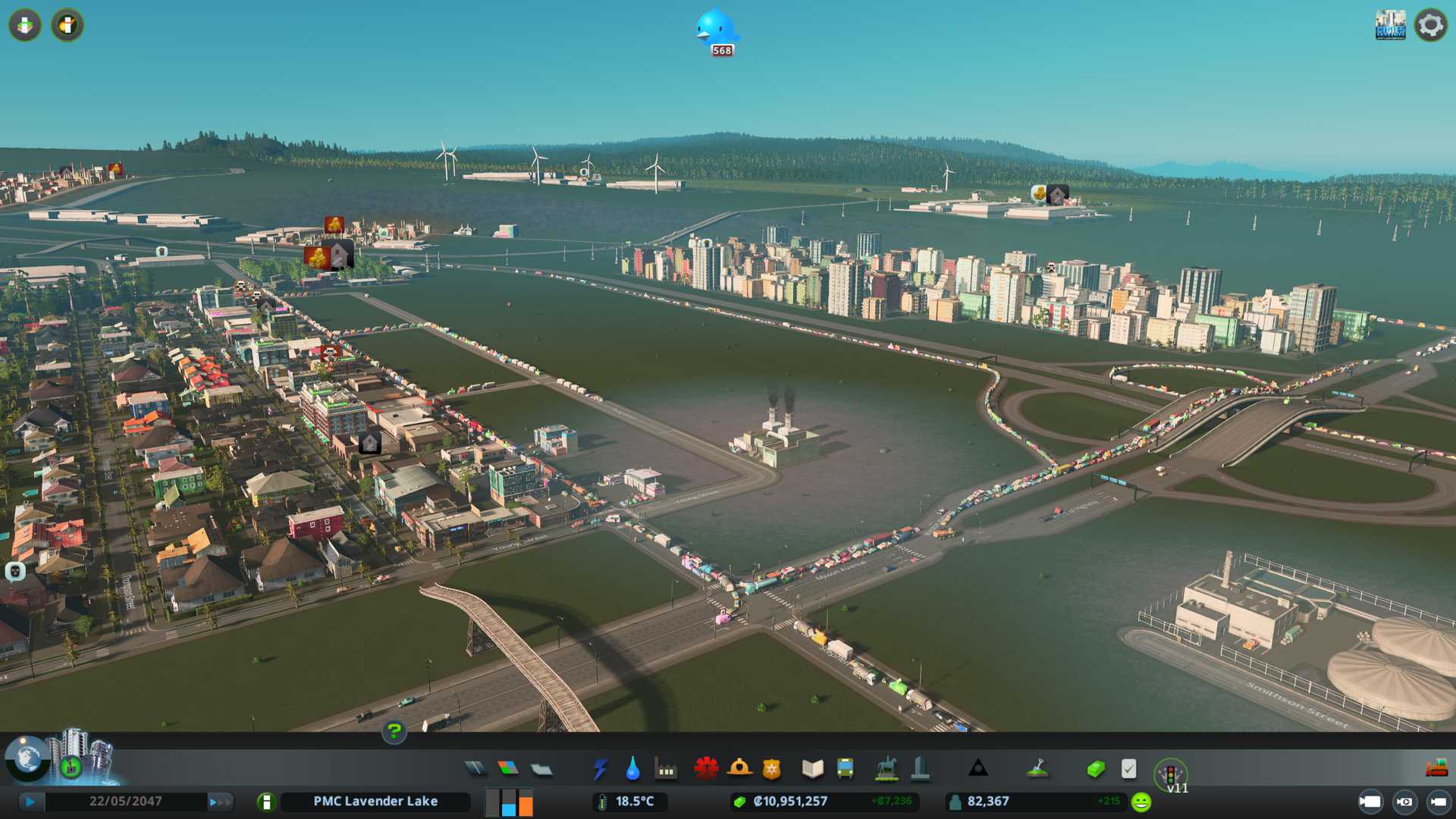Change the simulation speed arrows
This screenshot has width=1456, height=819.
[x=220, y=802]
